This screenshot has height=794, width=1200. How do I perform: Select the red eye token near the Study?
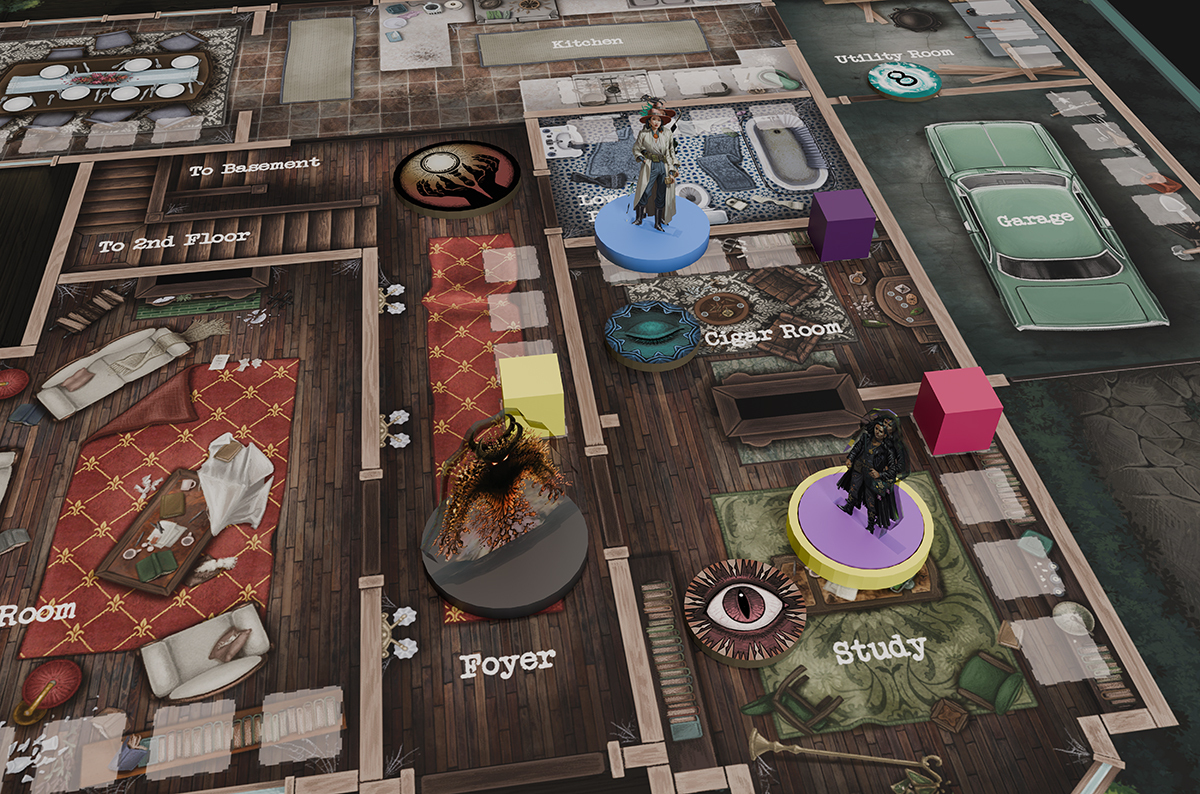[x=745, y=609]
